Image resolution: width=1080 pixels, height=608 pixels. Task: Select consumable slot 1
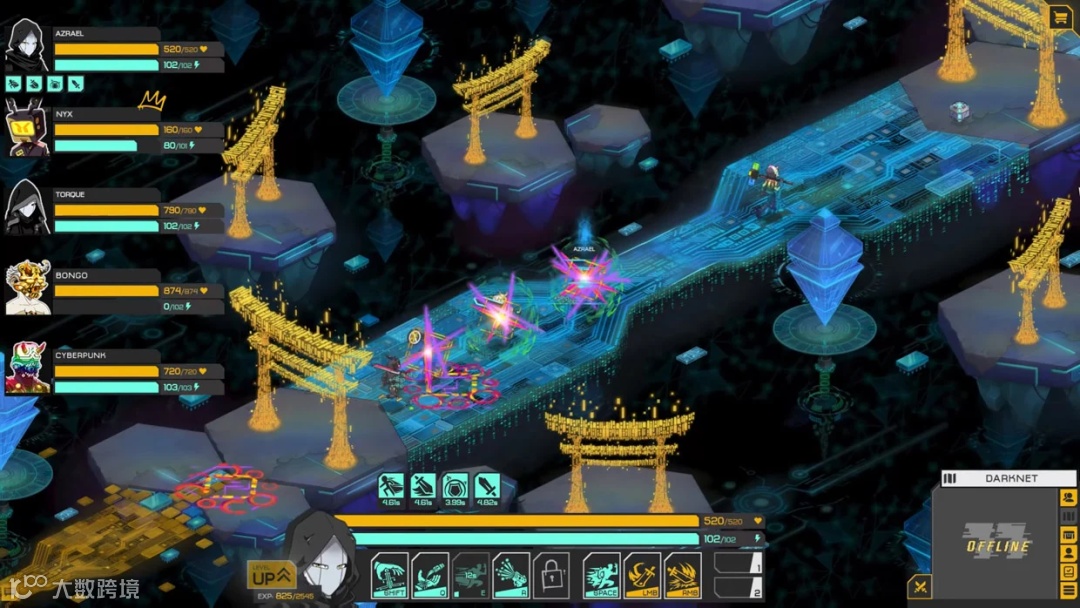click(x=739, y=564)
